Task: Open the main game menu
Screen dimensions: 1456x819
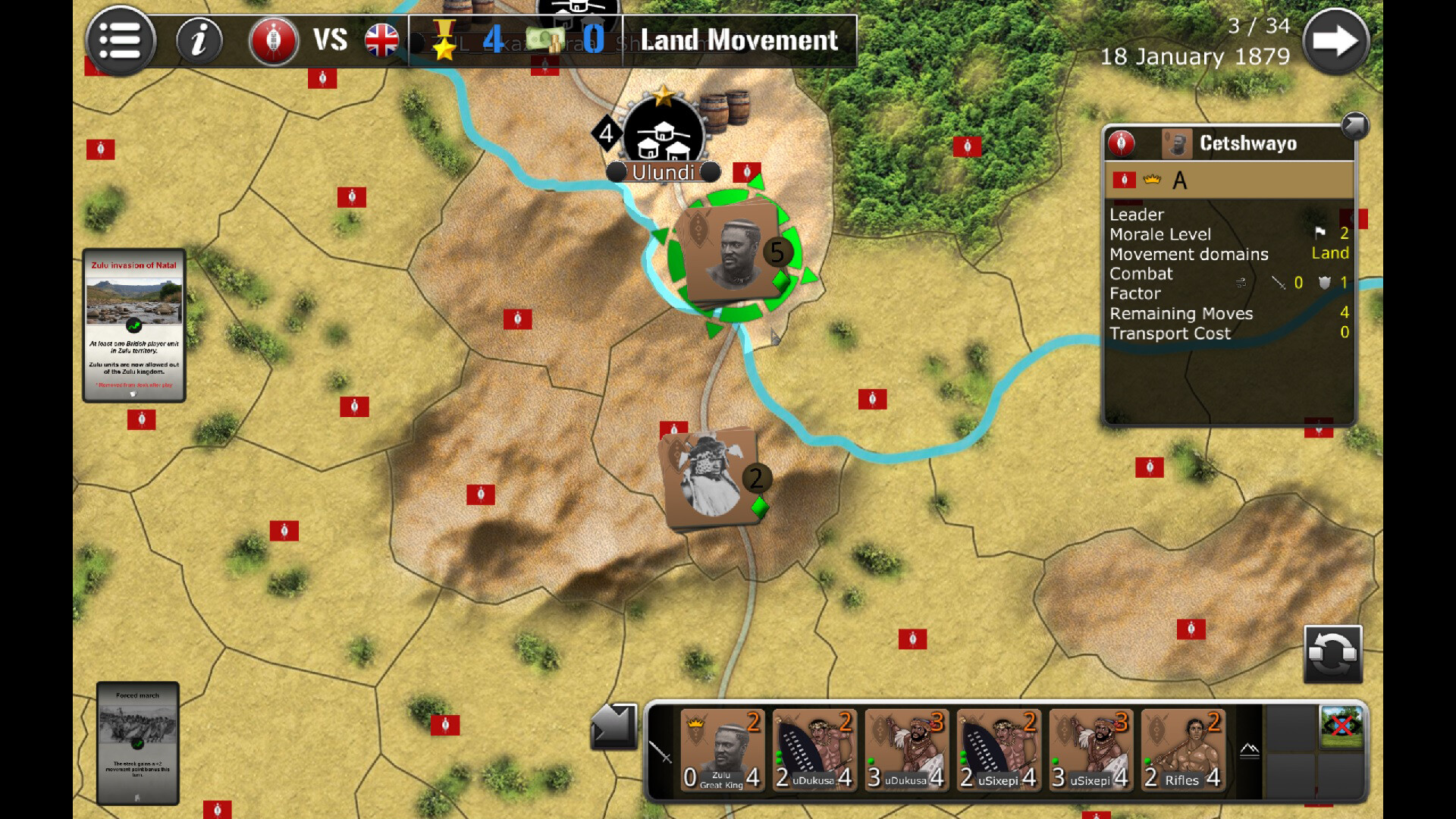Action: pos(120,41)
